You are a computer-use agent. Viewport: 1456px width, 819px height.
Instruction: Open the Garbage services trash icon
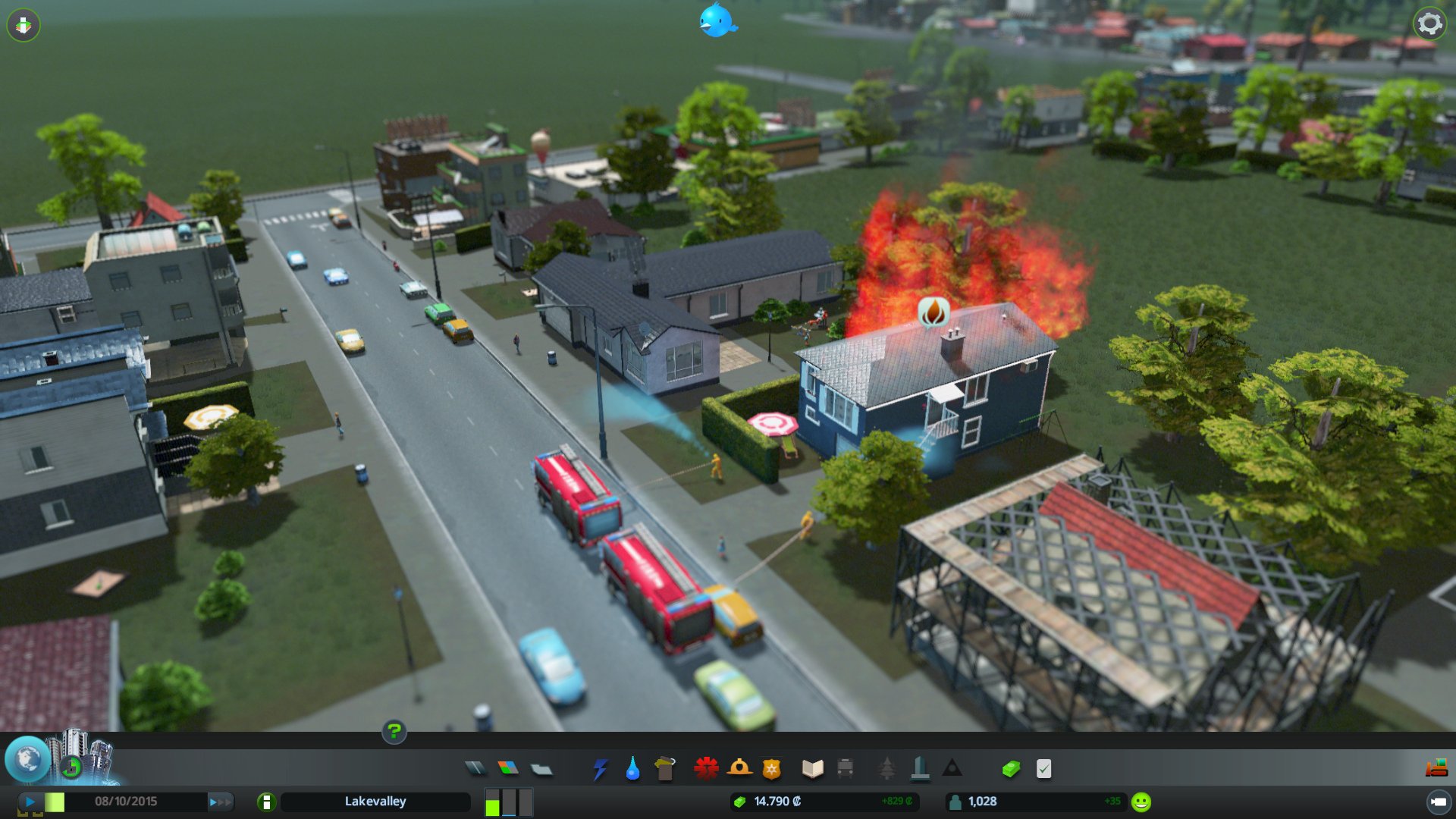[x=665, y=768]
